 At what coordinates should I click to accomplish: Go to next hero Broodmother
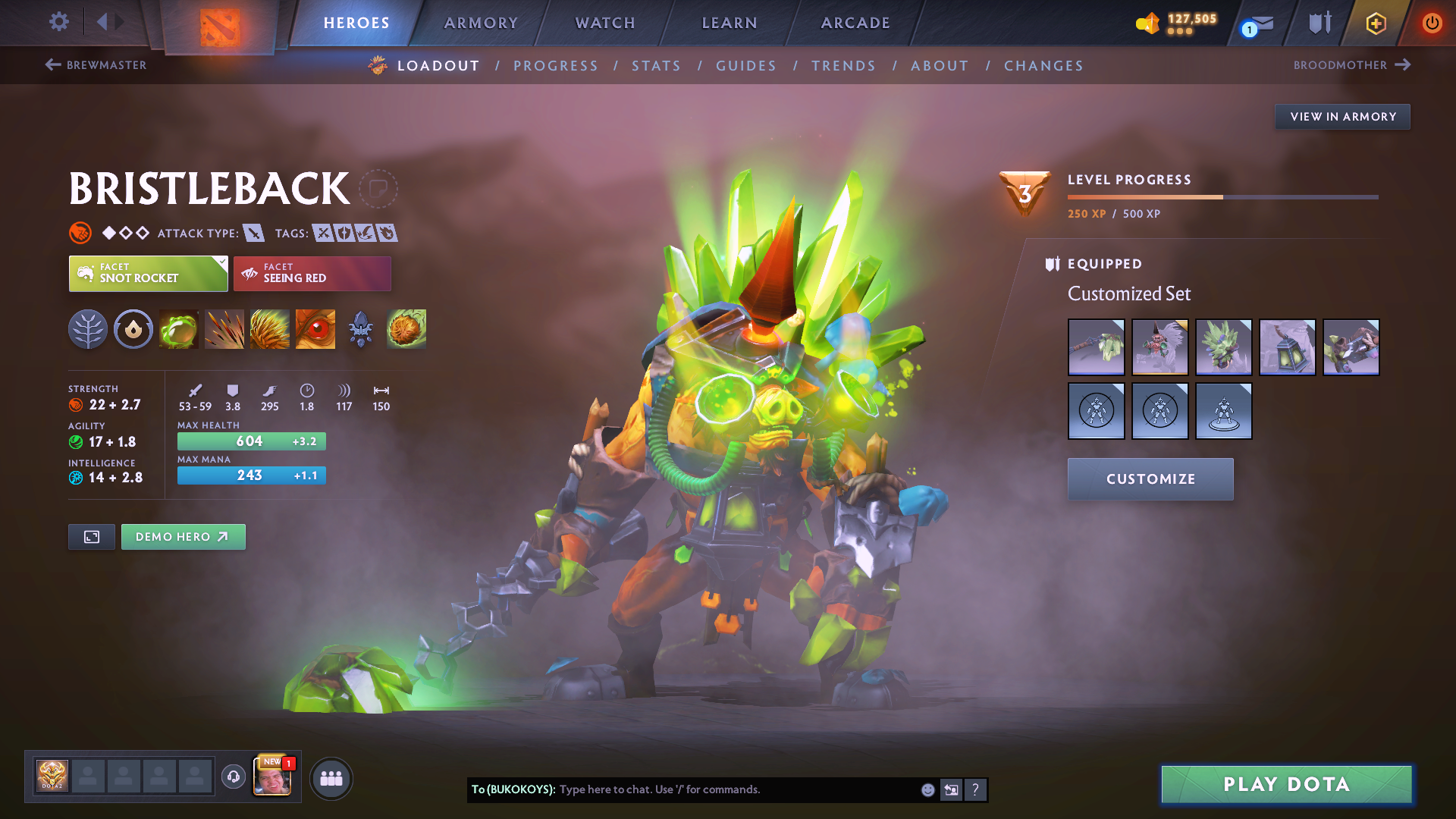(1351, 65)
